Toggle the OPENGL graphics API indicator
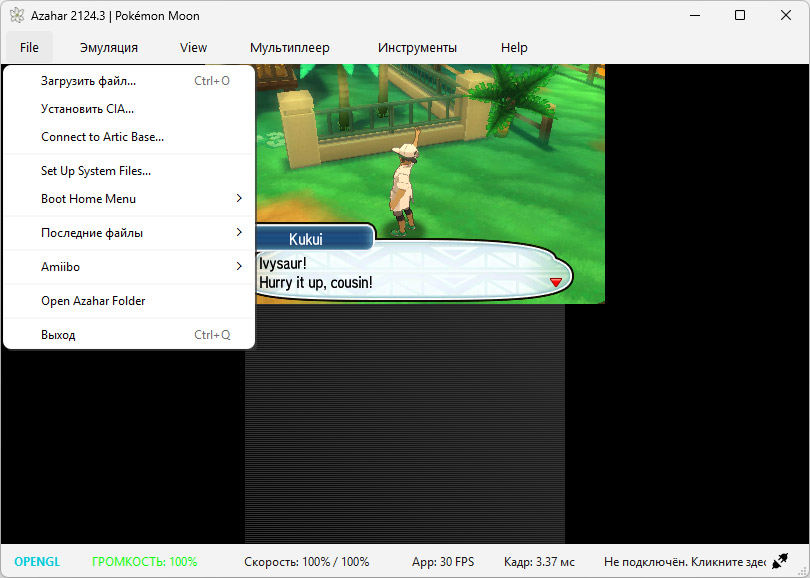Image resolution: width=810 pixels, height=578 pixels. (37, 562)
